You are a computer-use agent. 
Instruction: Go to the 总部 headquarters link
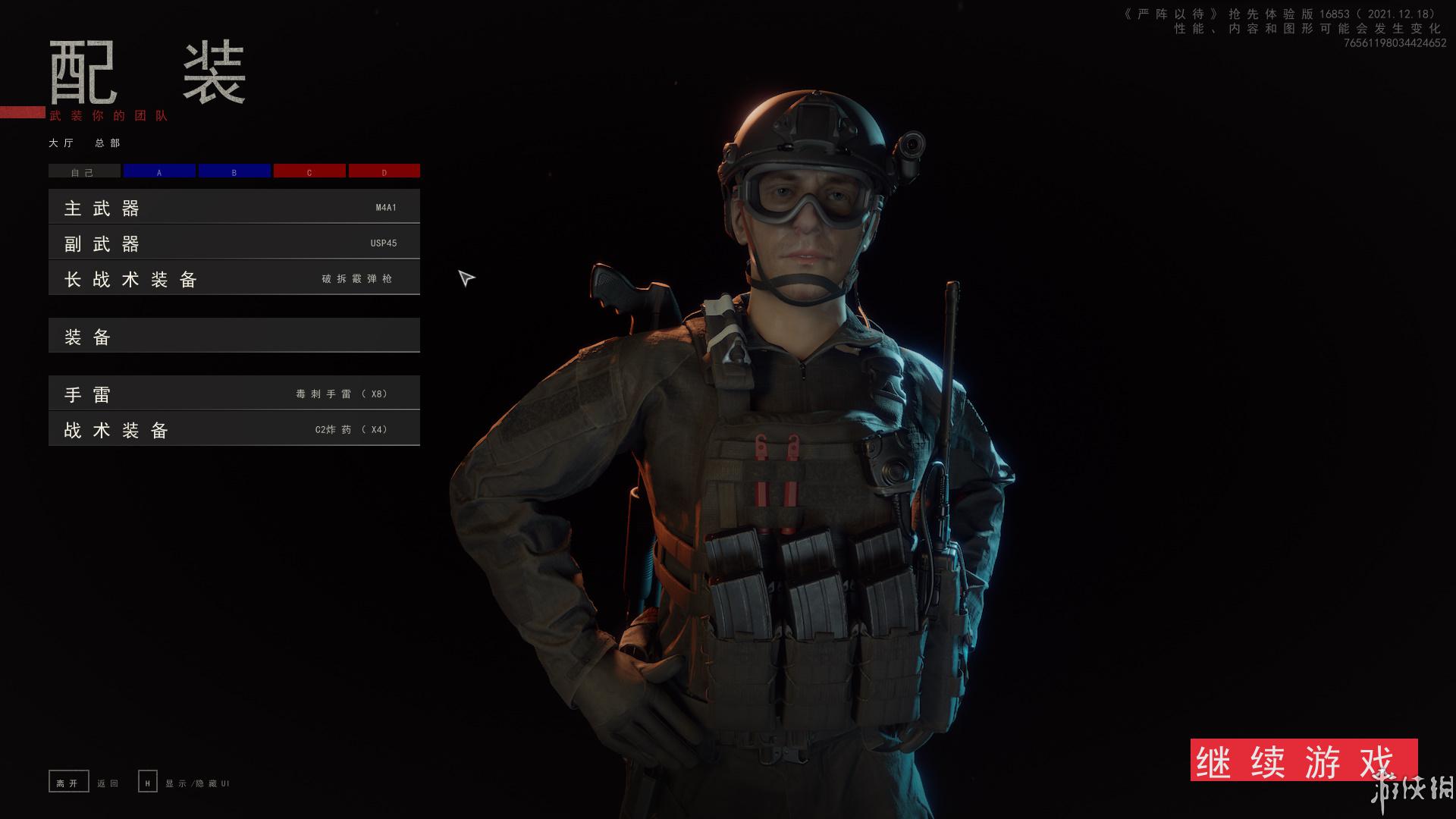tap(108, 143)
